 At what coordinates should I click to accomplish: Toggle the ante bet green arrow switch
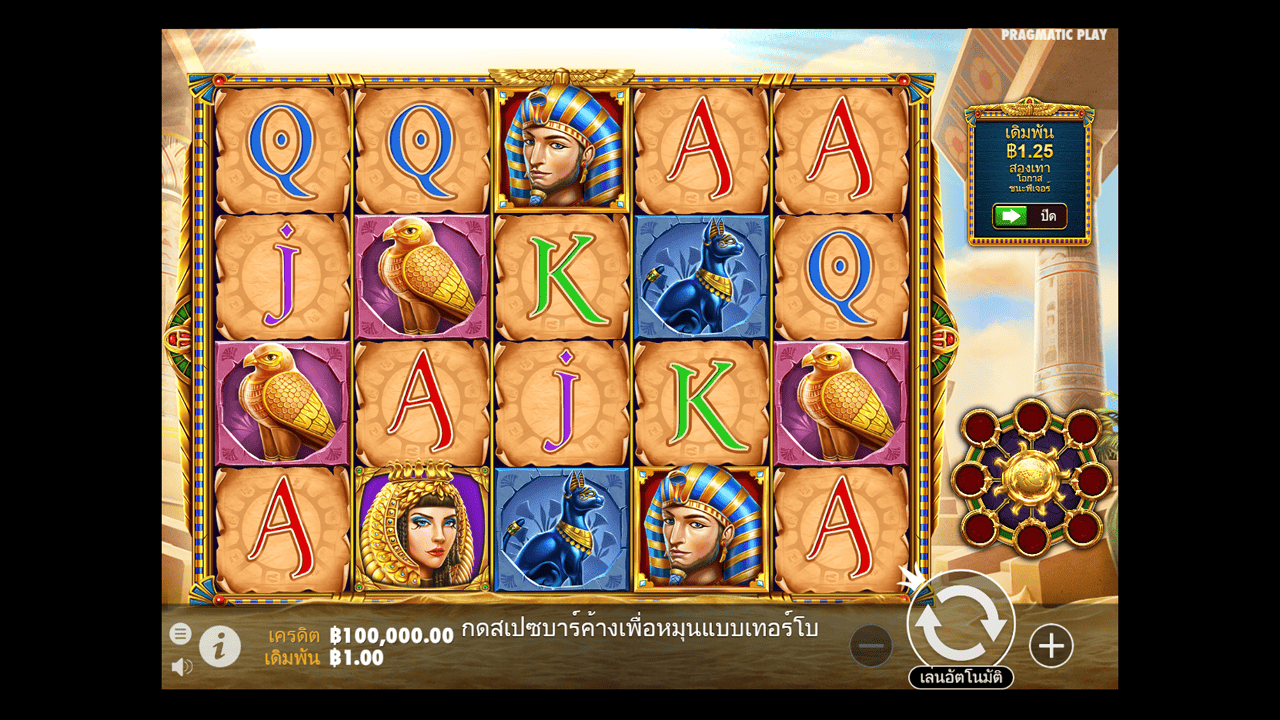pyautogui.click(x=1011, y=216)
